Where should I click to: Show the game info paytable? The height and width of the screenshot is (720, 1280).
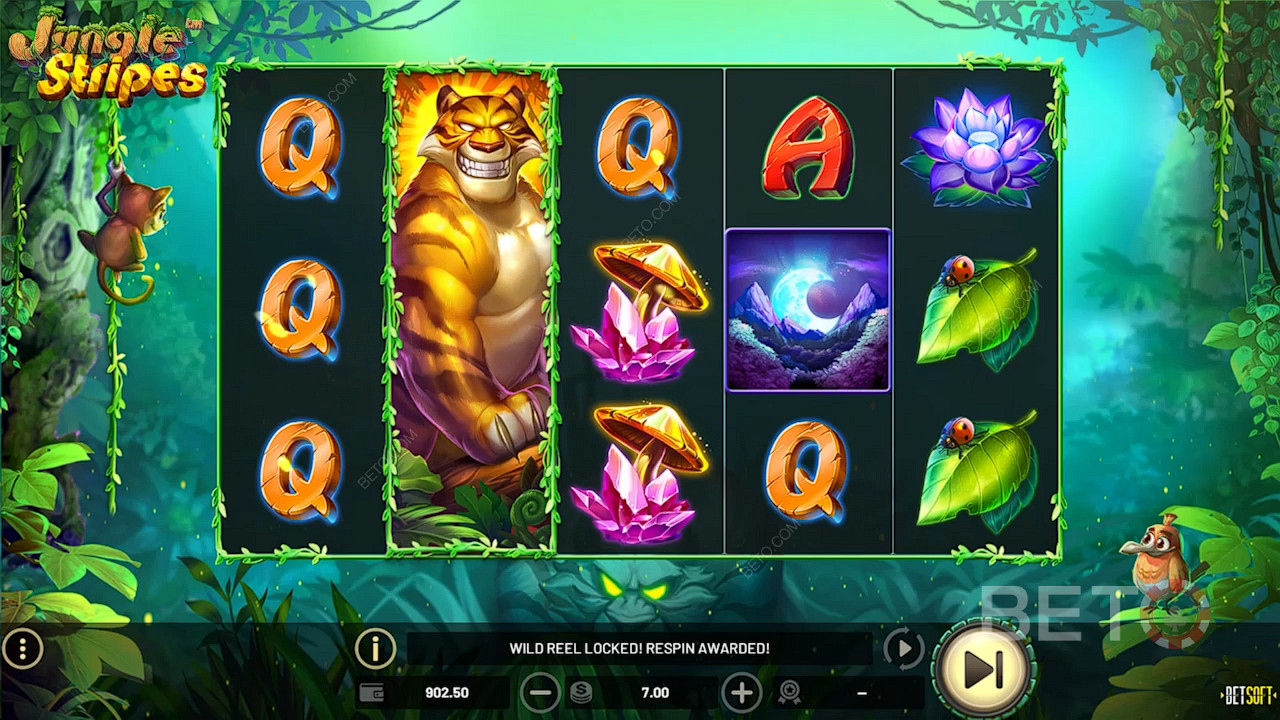coord(375,650)
